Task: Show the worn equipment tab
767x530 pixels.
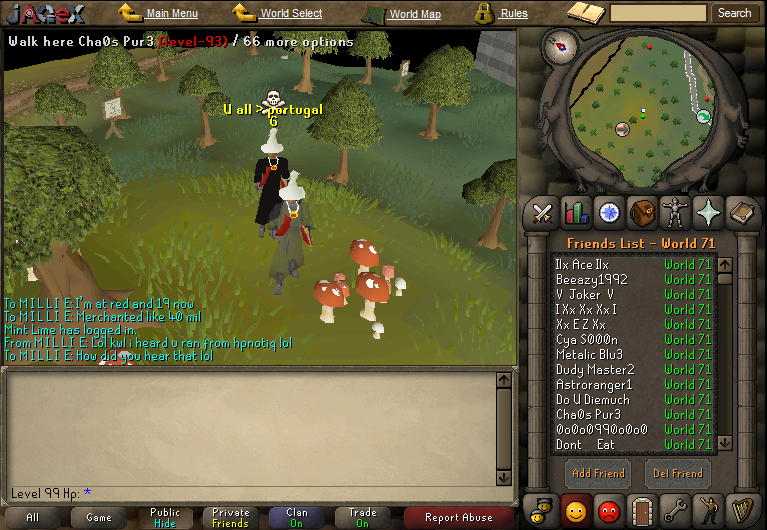Action: click(675, 212)
